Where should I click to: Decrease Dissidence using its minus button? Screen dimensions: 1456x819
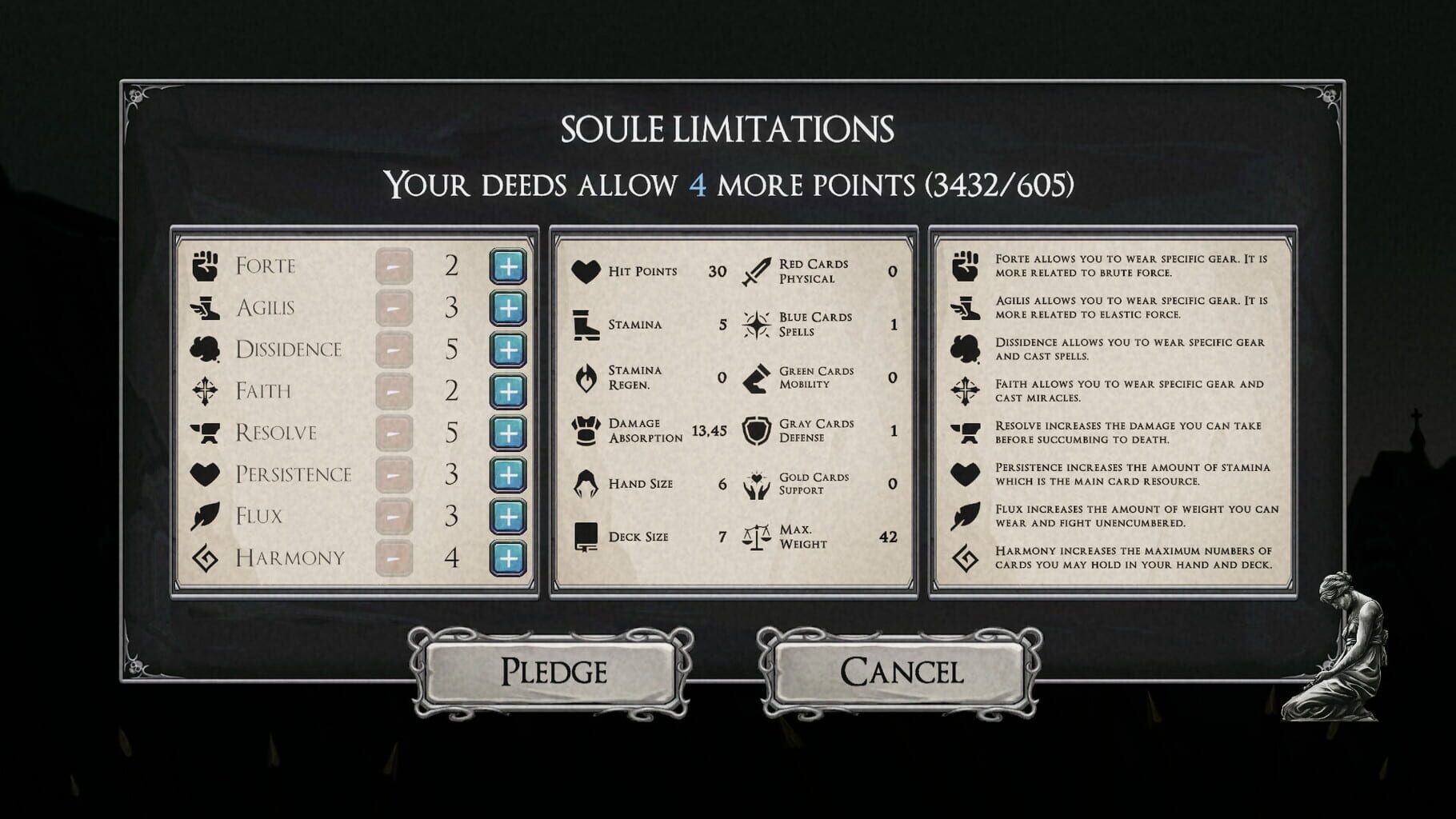point(394,348)
